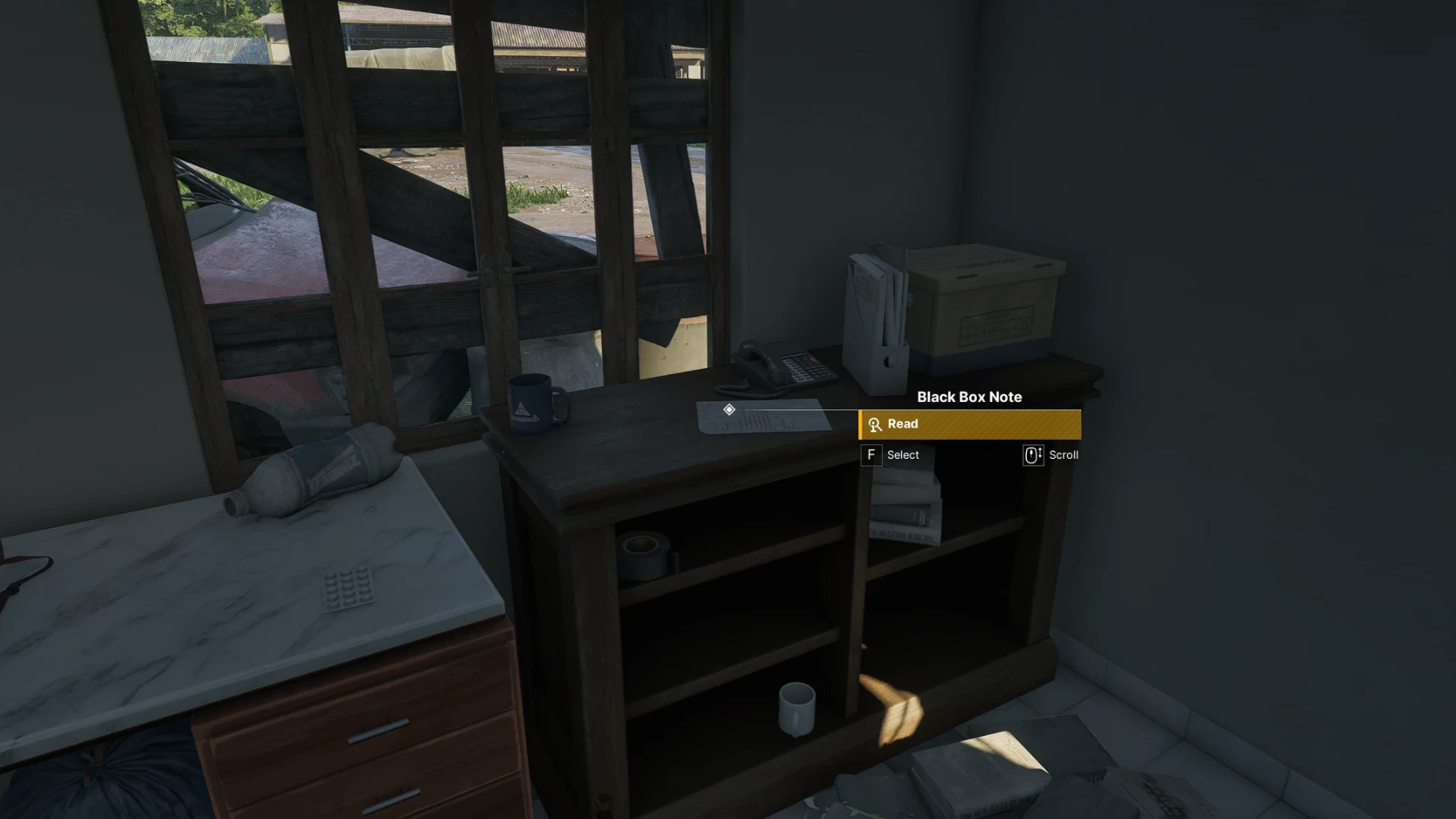Choose the Read option for the note

969,425
